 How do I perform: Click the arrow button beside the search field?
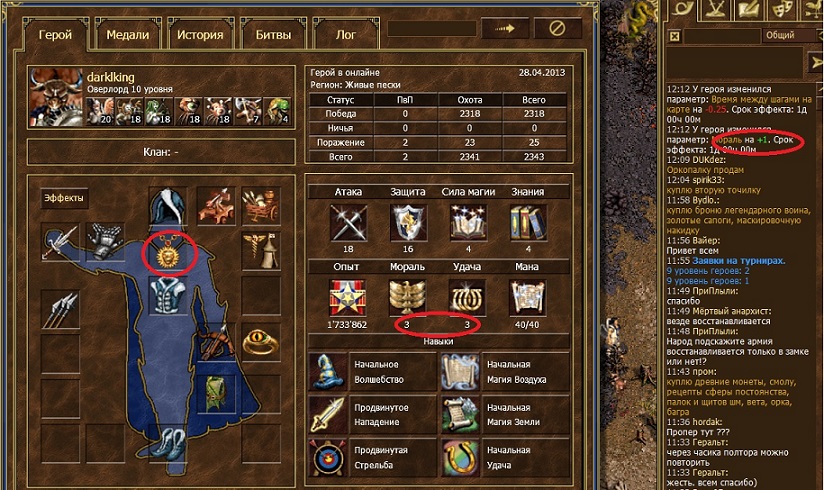(x=504, y=29)
